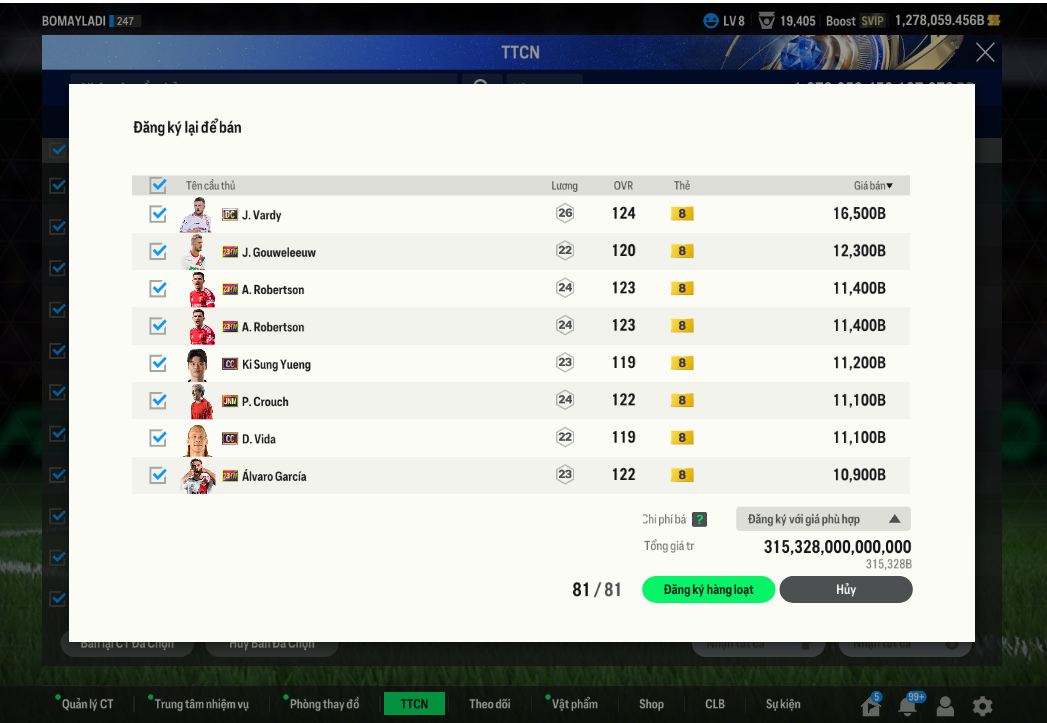Open the gear settings icon

point(983,706)
